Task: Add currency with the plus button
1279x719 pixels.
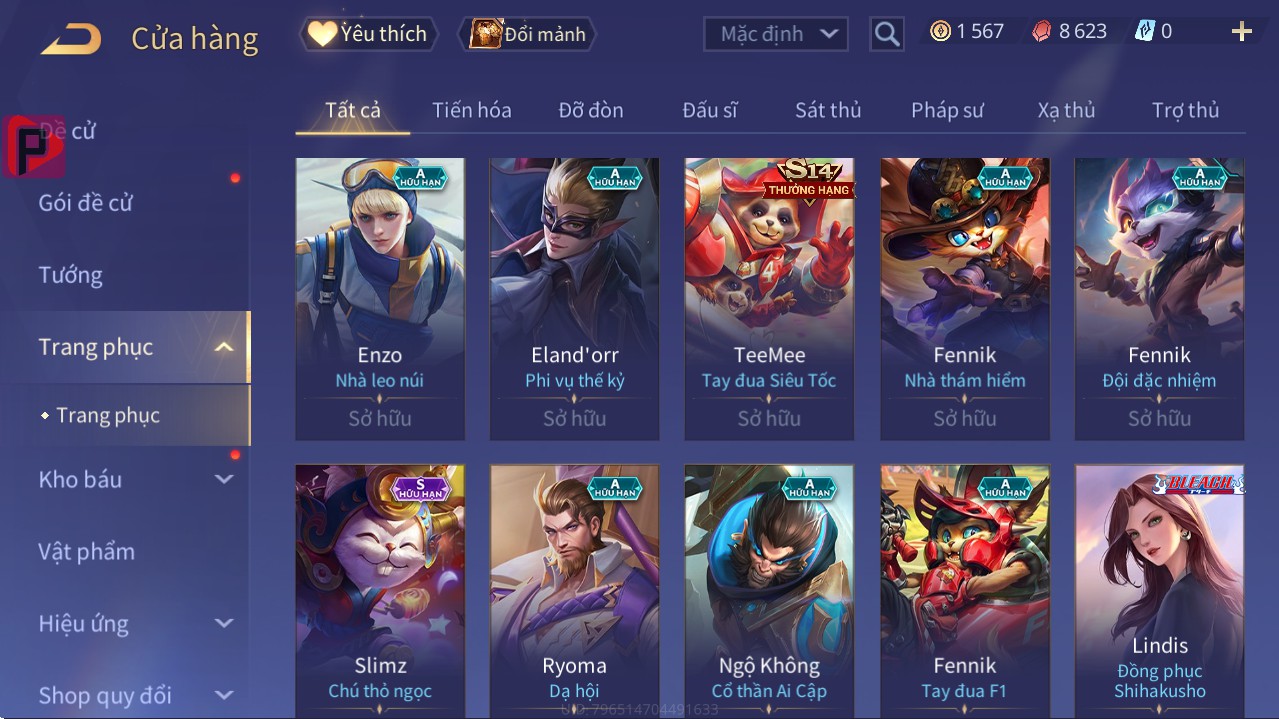Action: (1241, 32)
